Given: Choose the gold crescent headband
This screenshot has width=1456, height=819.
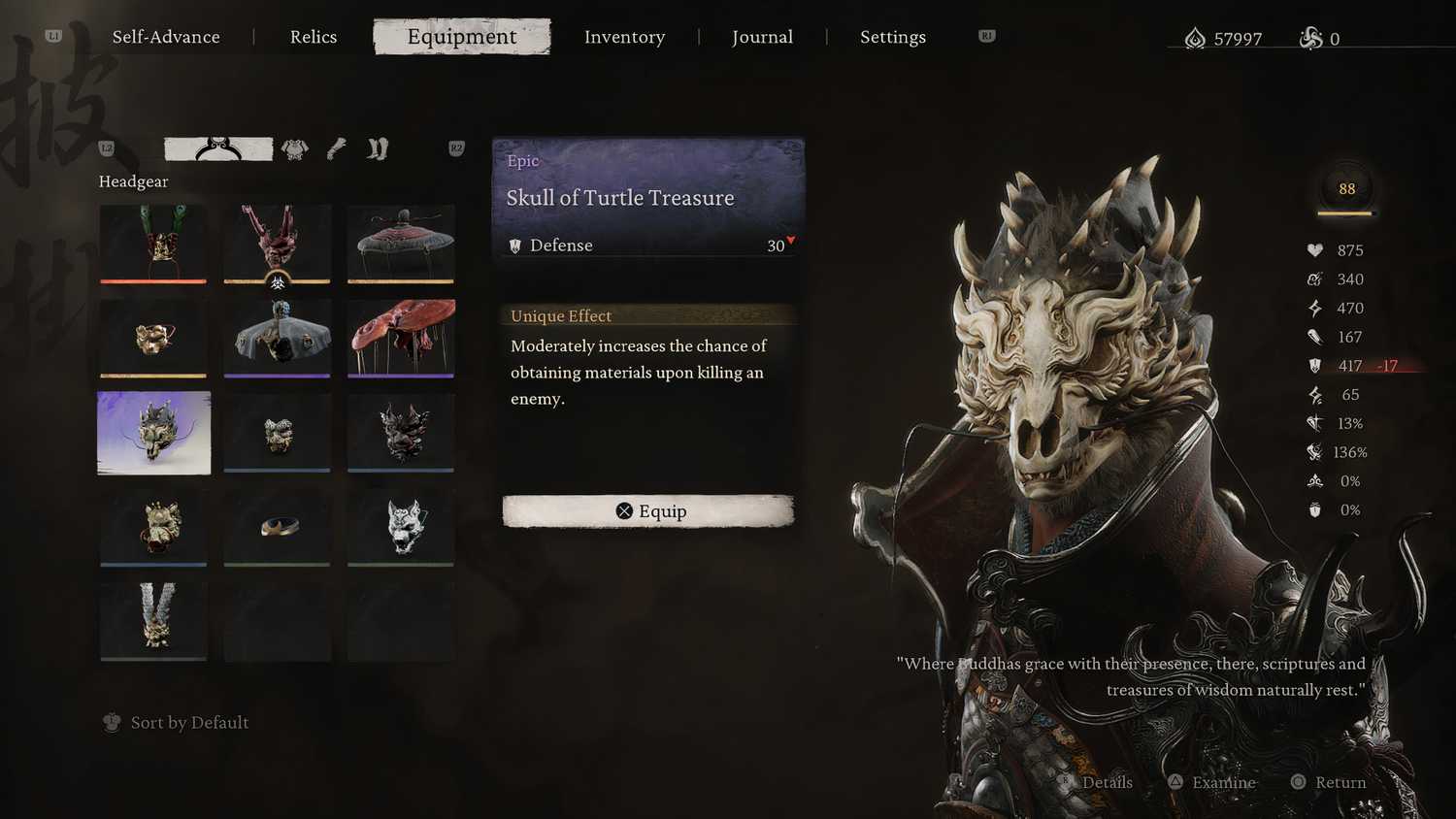Looking at the screenshot, I should (277, 527).
